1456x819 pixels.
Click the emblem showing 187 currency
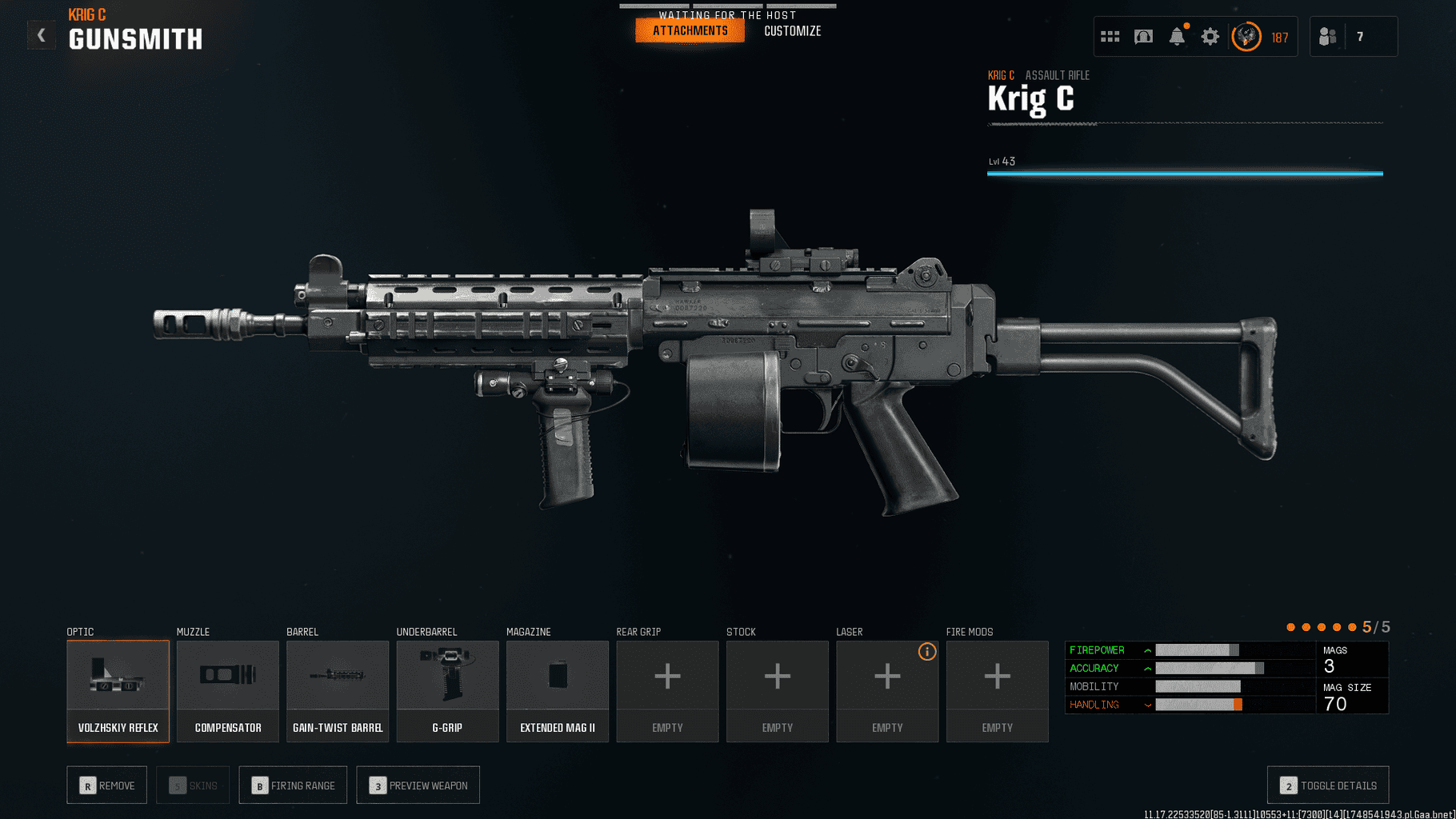click(1246, 37)
